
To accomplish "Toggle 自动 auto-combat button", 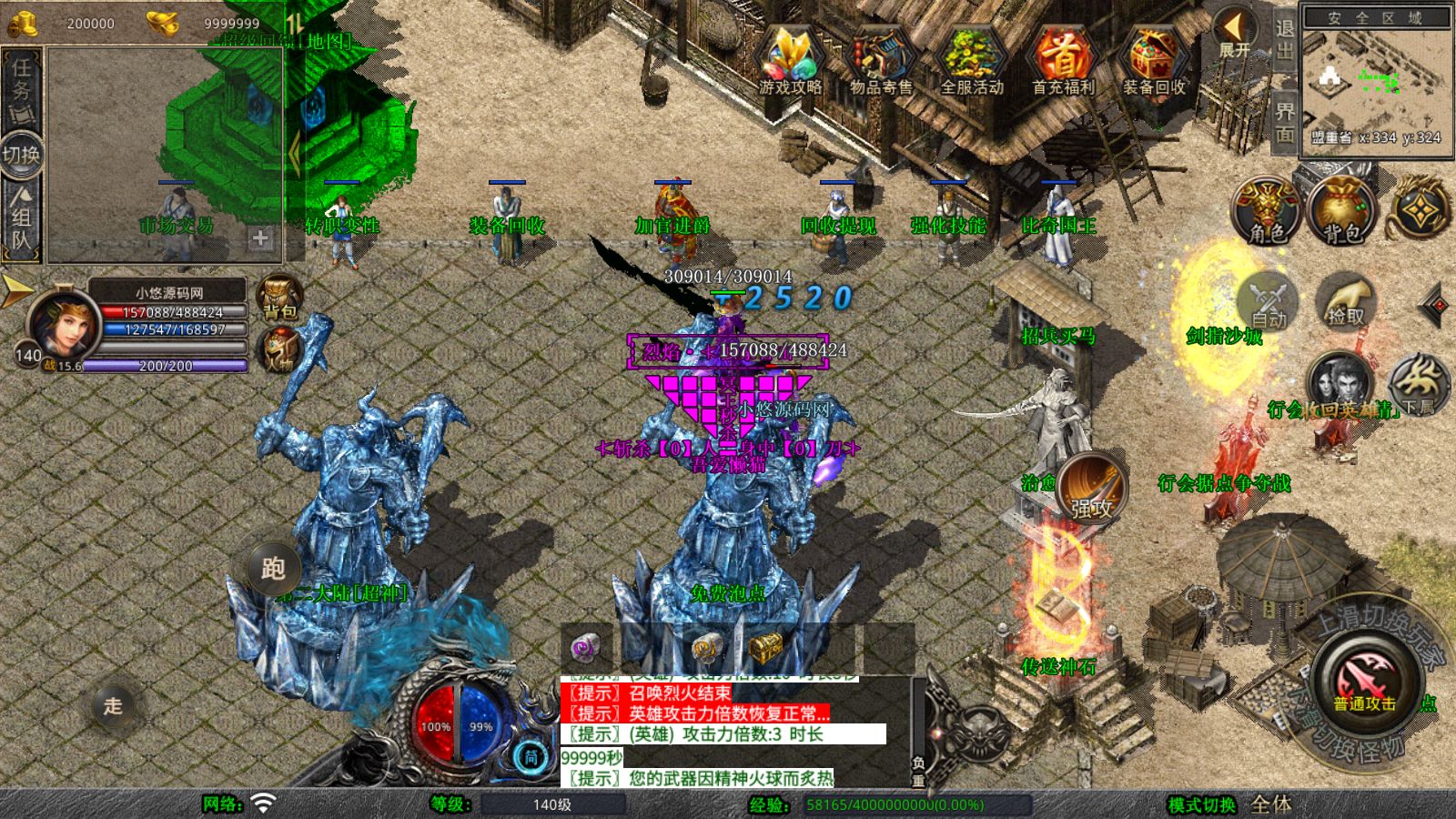I will [1269, 302].
